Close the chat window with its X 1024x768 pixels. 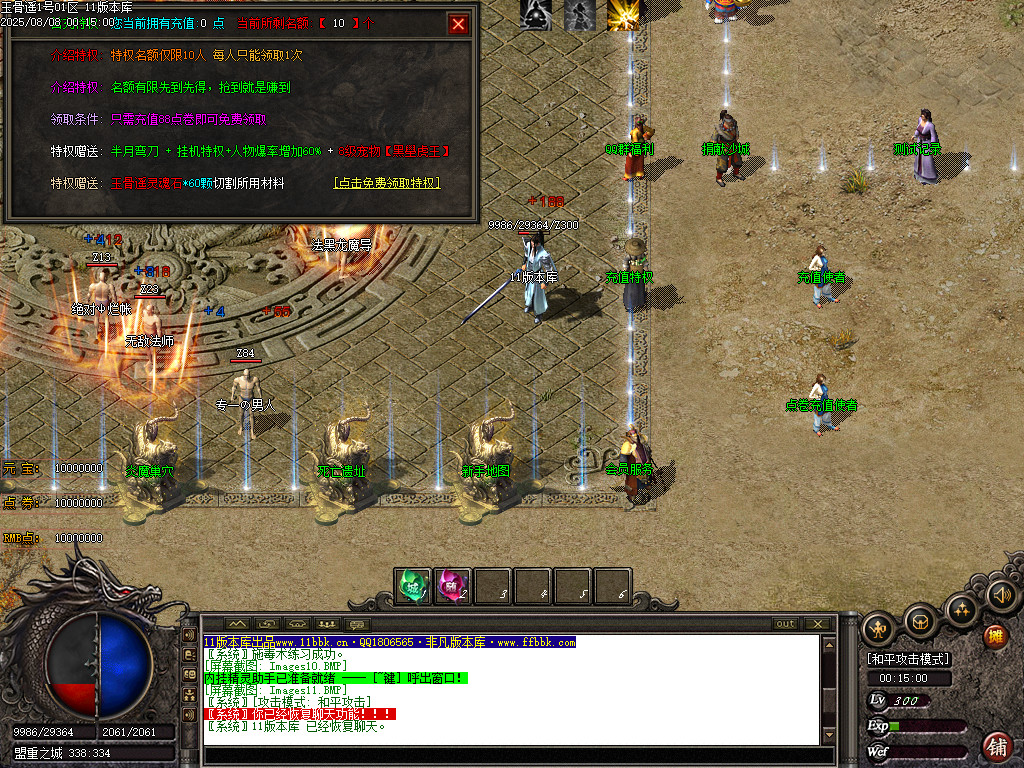point(817,624)
